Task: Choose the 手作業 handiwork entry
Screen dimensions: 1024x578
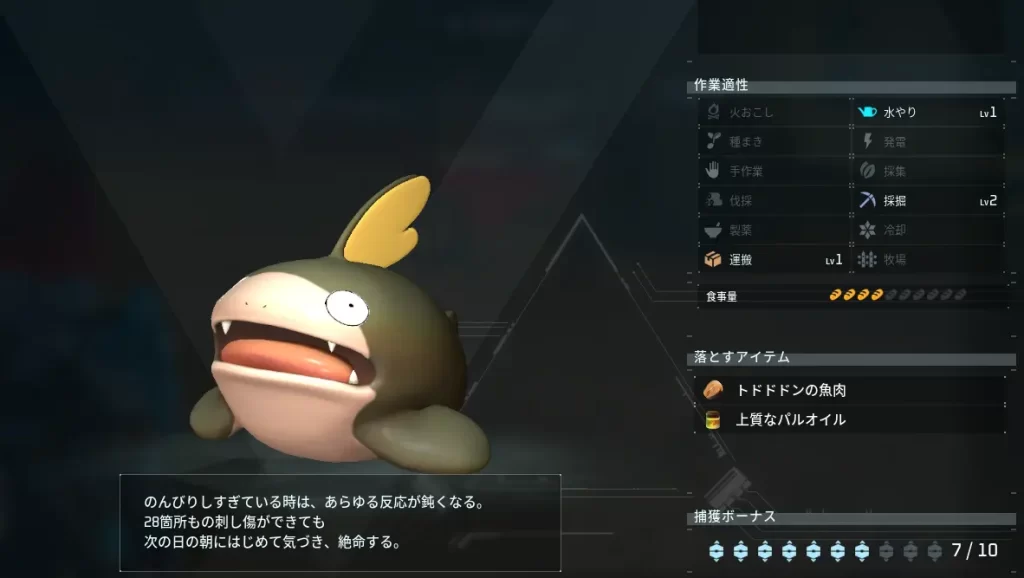Action: pyautogui.click(x=773, y=171)
